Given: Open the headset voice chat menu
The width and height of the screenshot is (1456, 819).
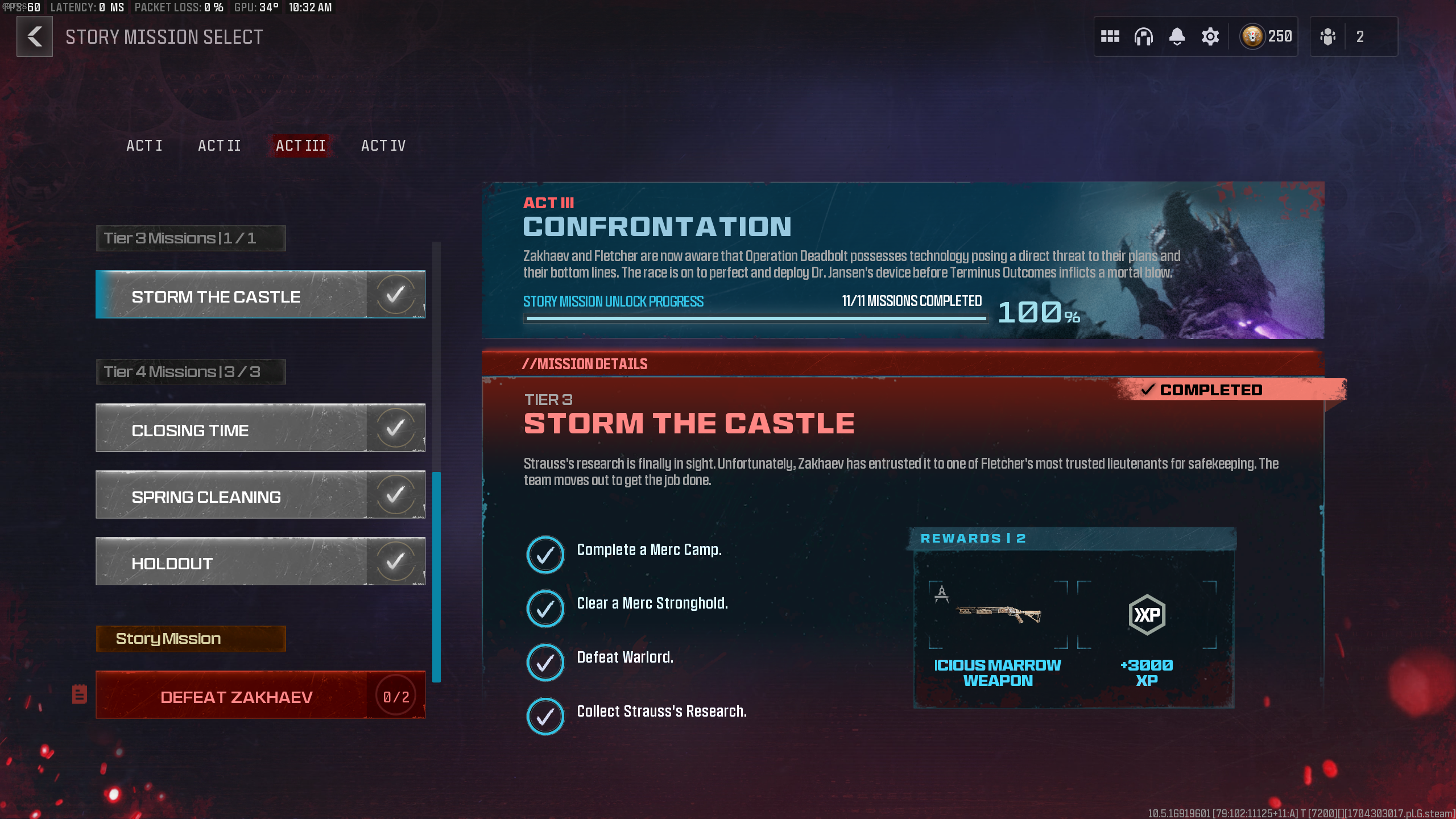Looking at the screenshot, I should point(1143,36).
